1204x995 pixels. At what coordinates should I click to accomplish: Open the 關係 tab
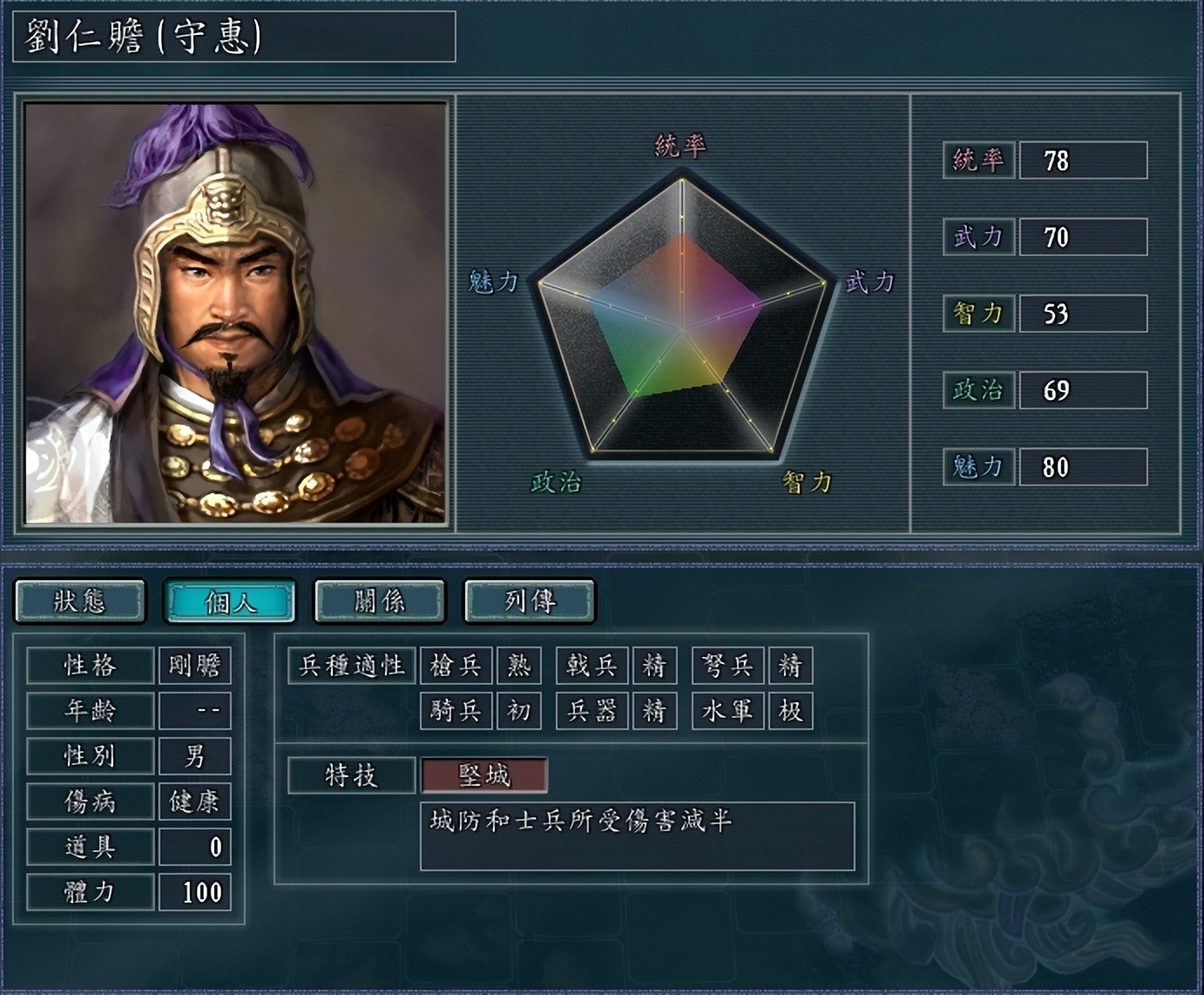click(x=380, y=601)
